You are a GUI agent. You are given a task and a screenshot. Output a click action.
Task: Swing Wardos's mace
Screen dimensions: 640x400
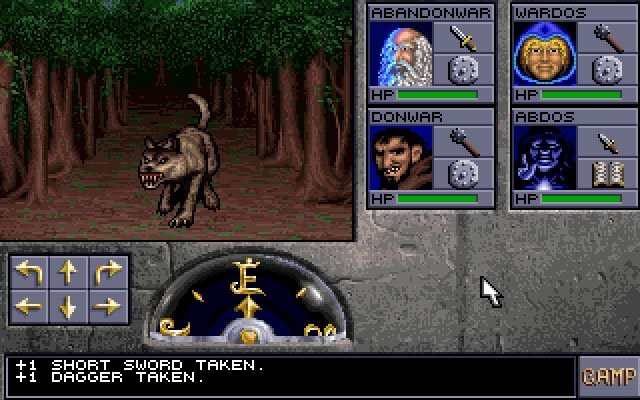pos(607,38)
